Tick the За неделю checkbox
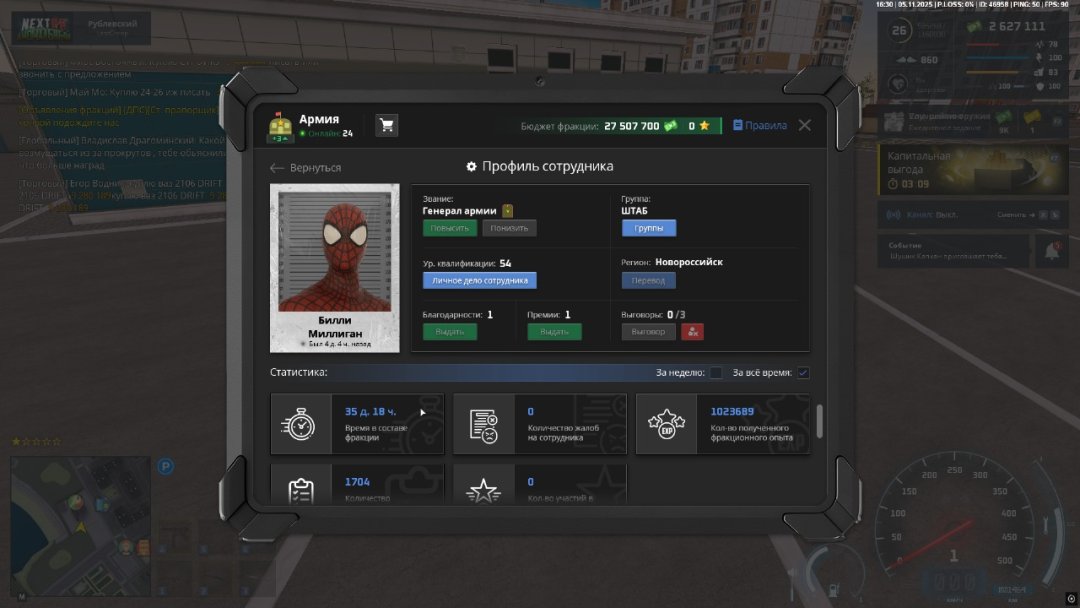The image size is (1080, 608). pyautogui.click(x=716, y=373)
